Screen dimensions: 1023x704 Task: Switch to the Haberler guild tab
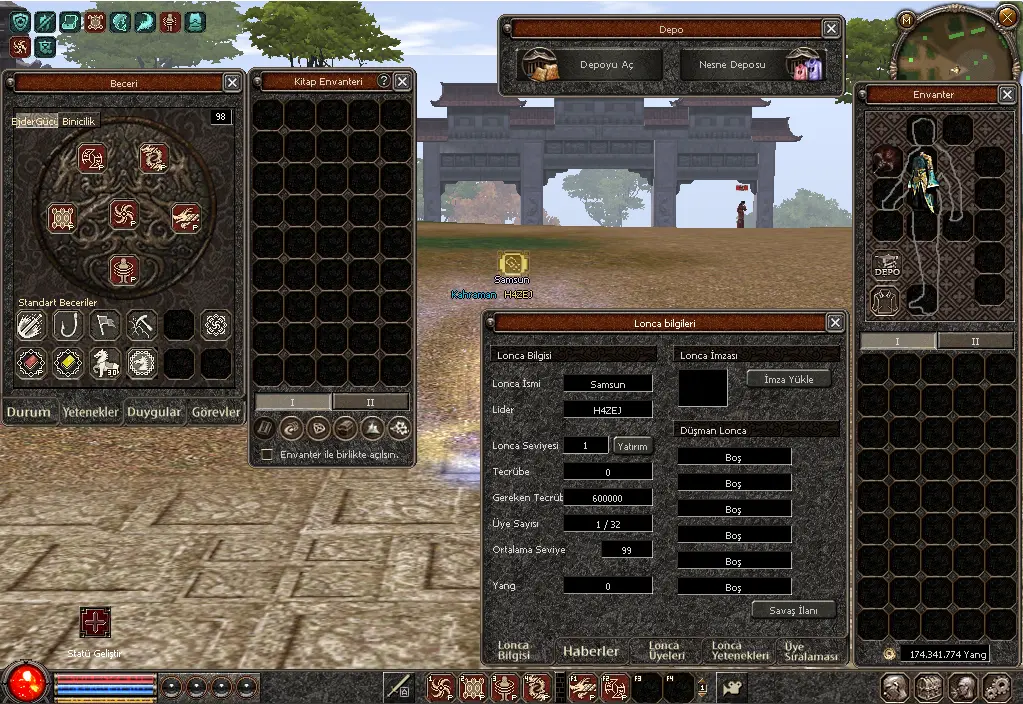tap(590, 651)
